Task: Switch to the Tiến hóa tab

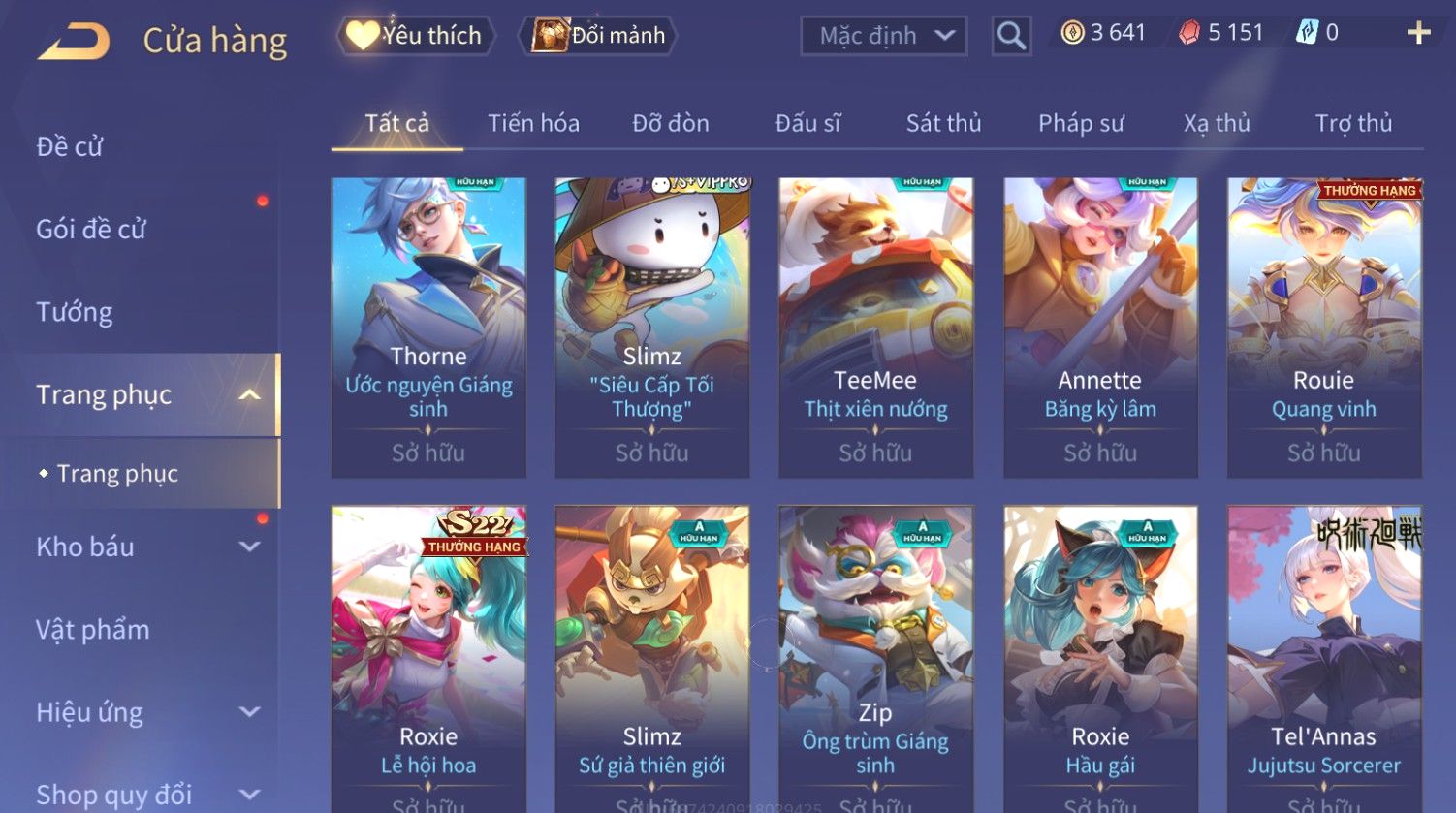Action: click(x=533, y=123)
